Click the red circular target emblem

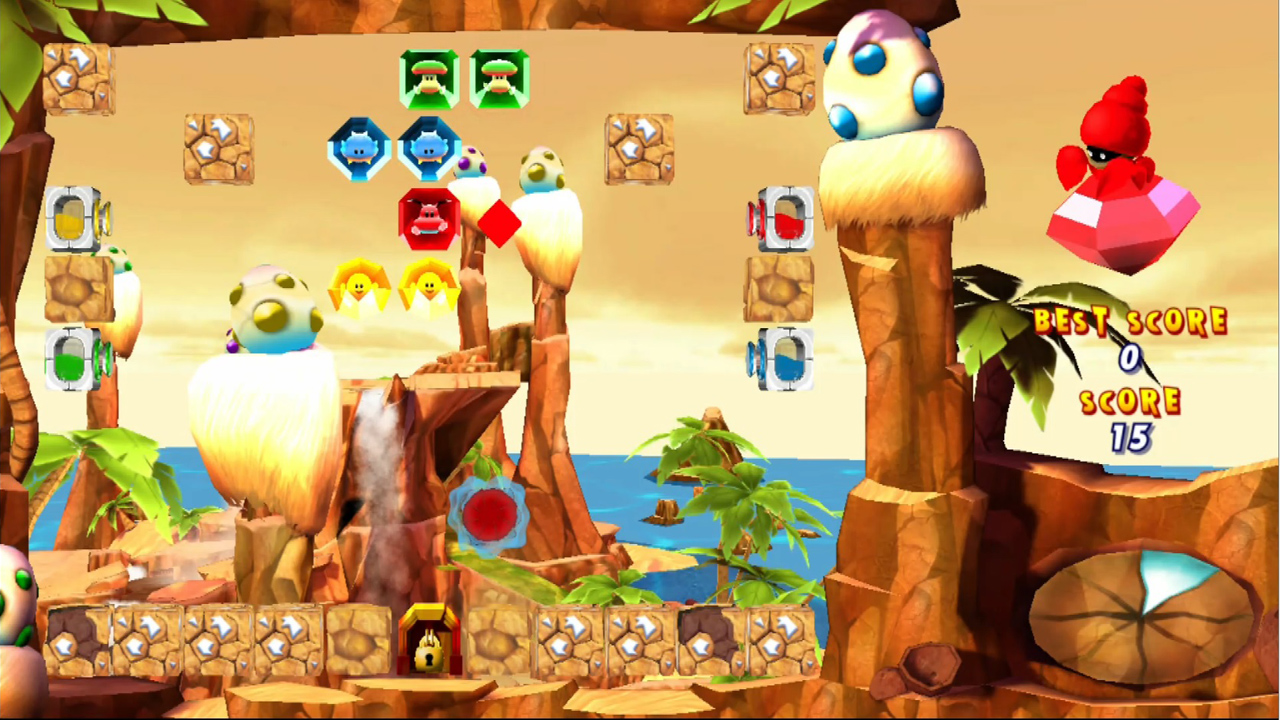488,513
